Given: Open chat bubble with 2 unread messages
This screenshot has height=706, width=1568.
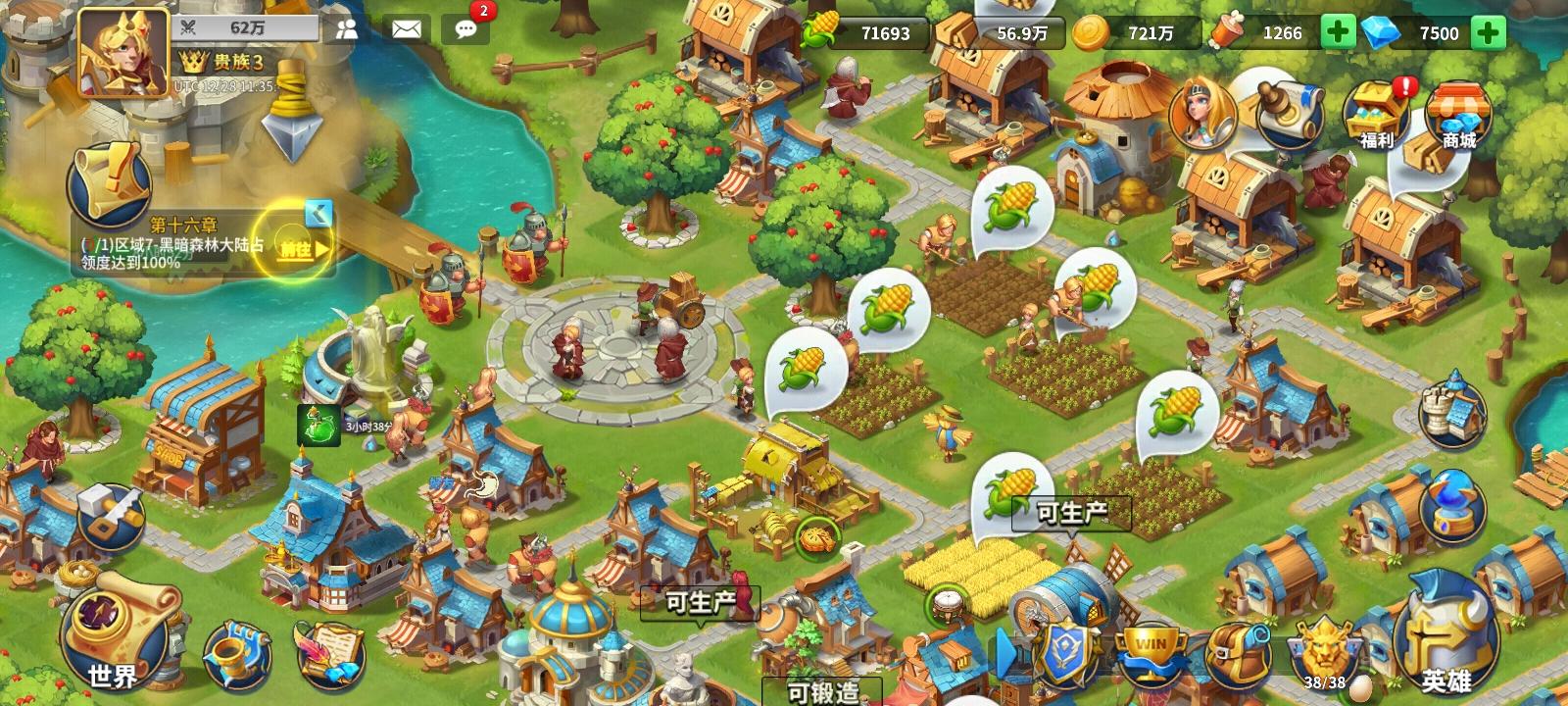Looking at the screenshot, I should (465, 30).
